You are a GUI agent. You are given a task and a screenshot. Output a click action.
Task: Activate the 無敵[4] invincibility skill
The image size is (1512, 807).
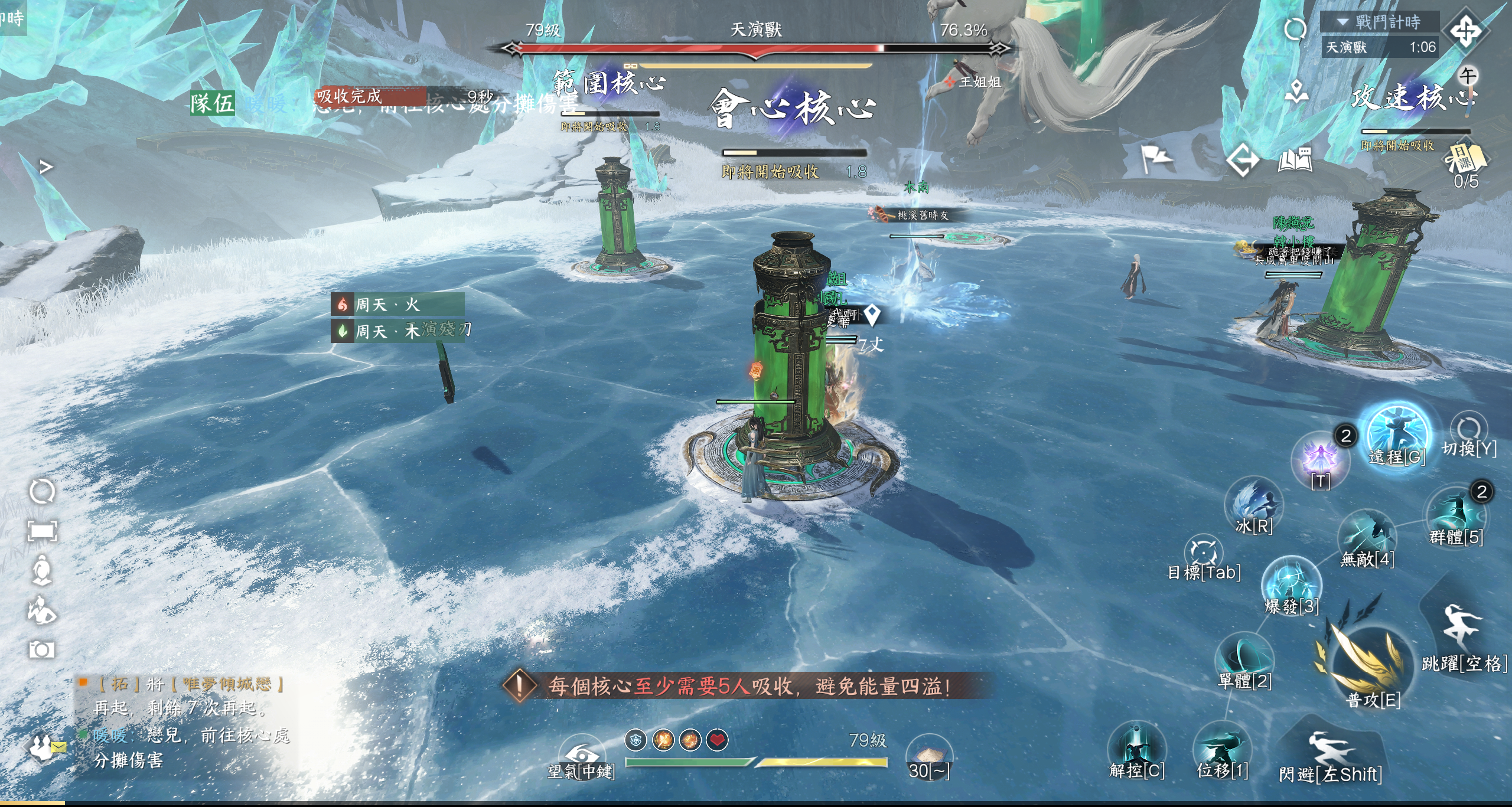tap(1367, 536)
